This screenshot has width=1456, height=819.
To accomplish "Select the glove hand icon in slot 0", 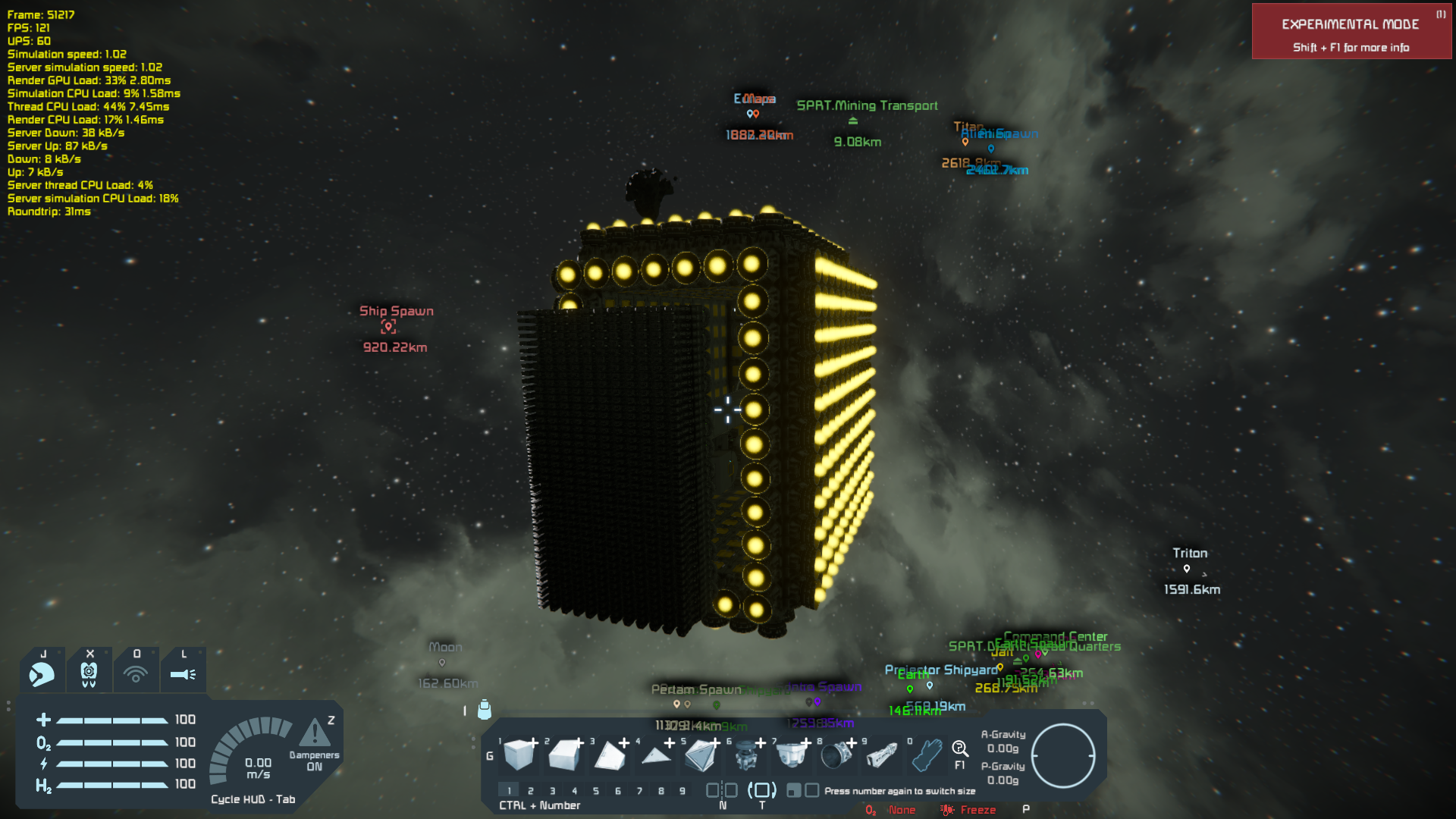I will (x=927, y=755).
